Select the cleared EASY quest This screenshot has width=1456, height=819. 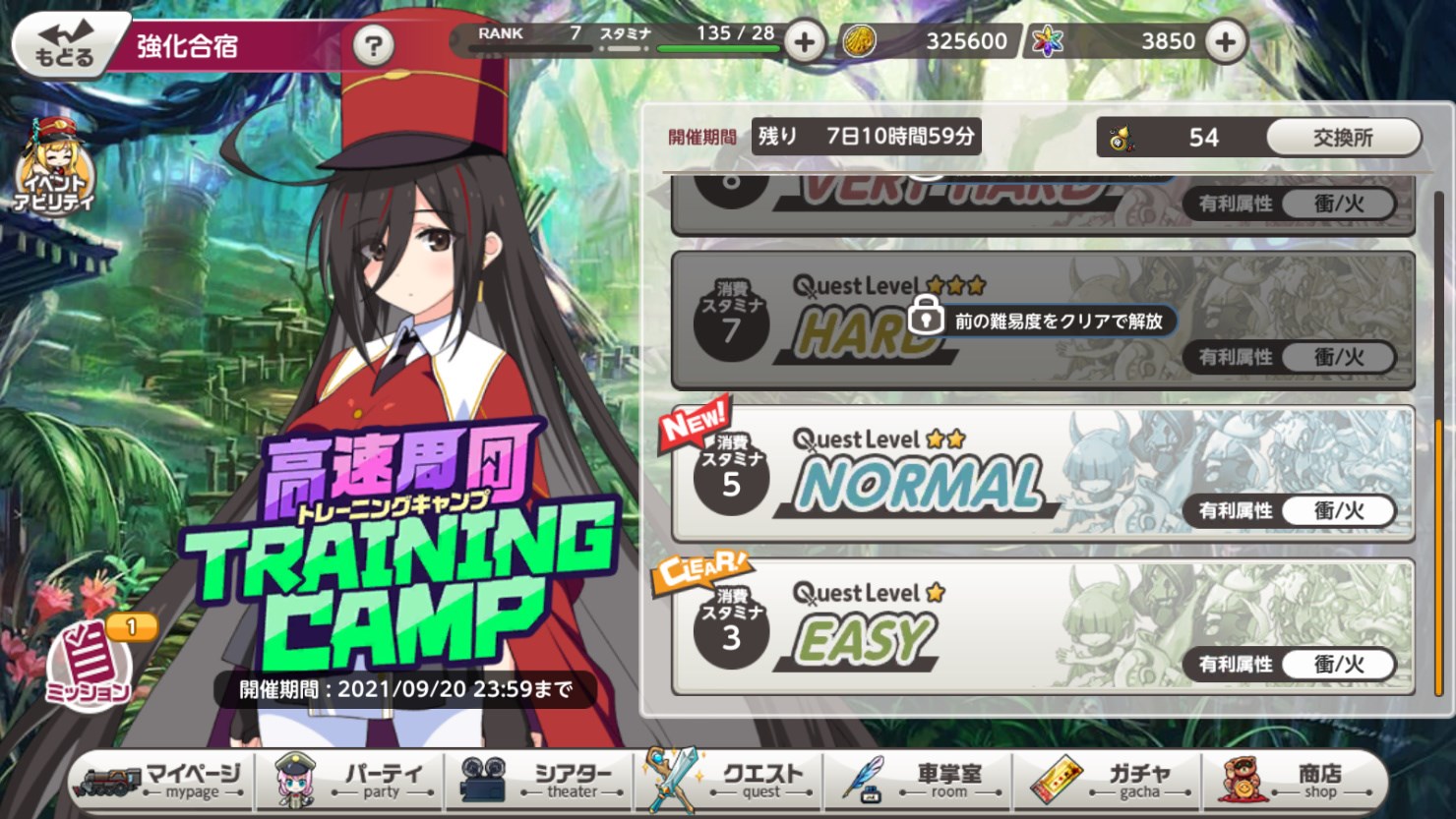tap(1043, 624)
